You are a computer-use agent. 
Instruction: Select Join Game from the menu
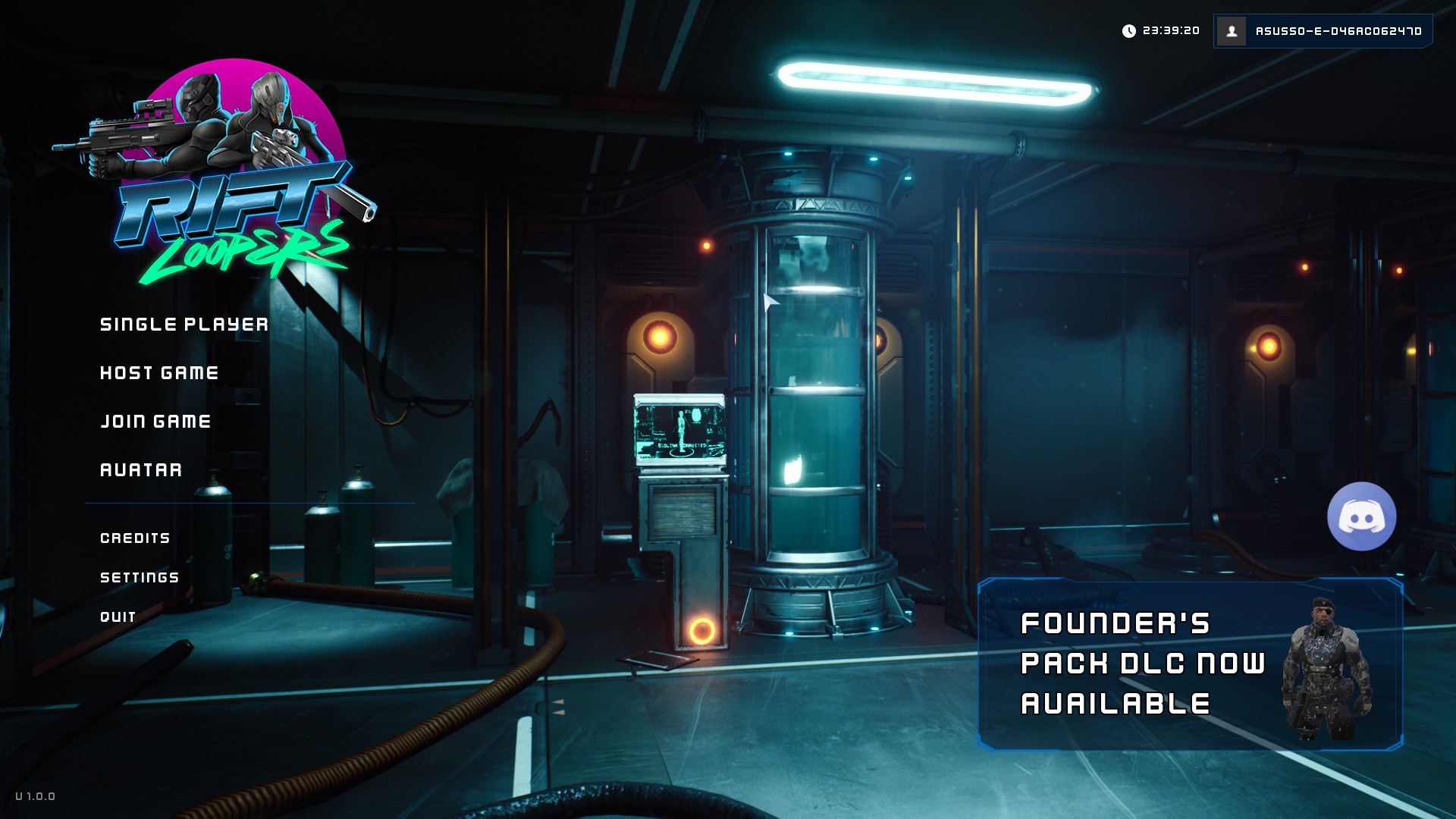click(x=155, y=422)
